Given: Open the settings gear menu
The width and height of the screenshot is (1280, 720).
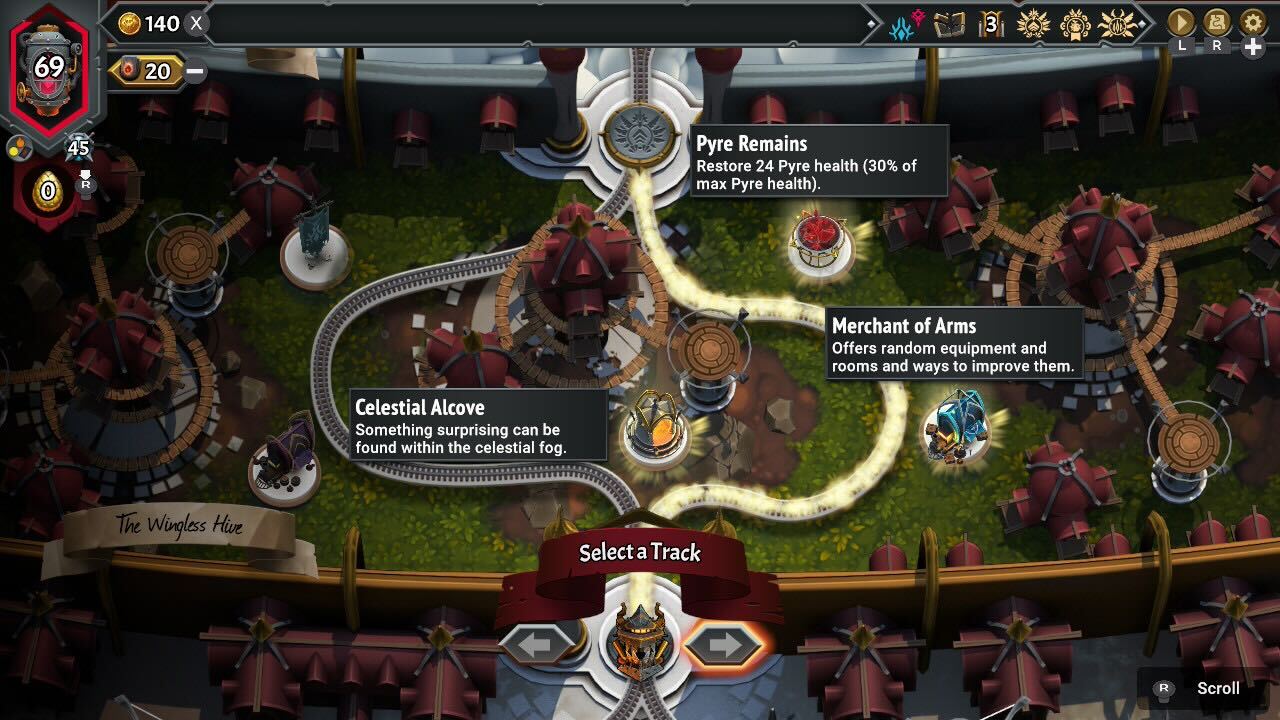Looking at the screenshot, I should click(x=1252, y=22).
